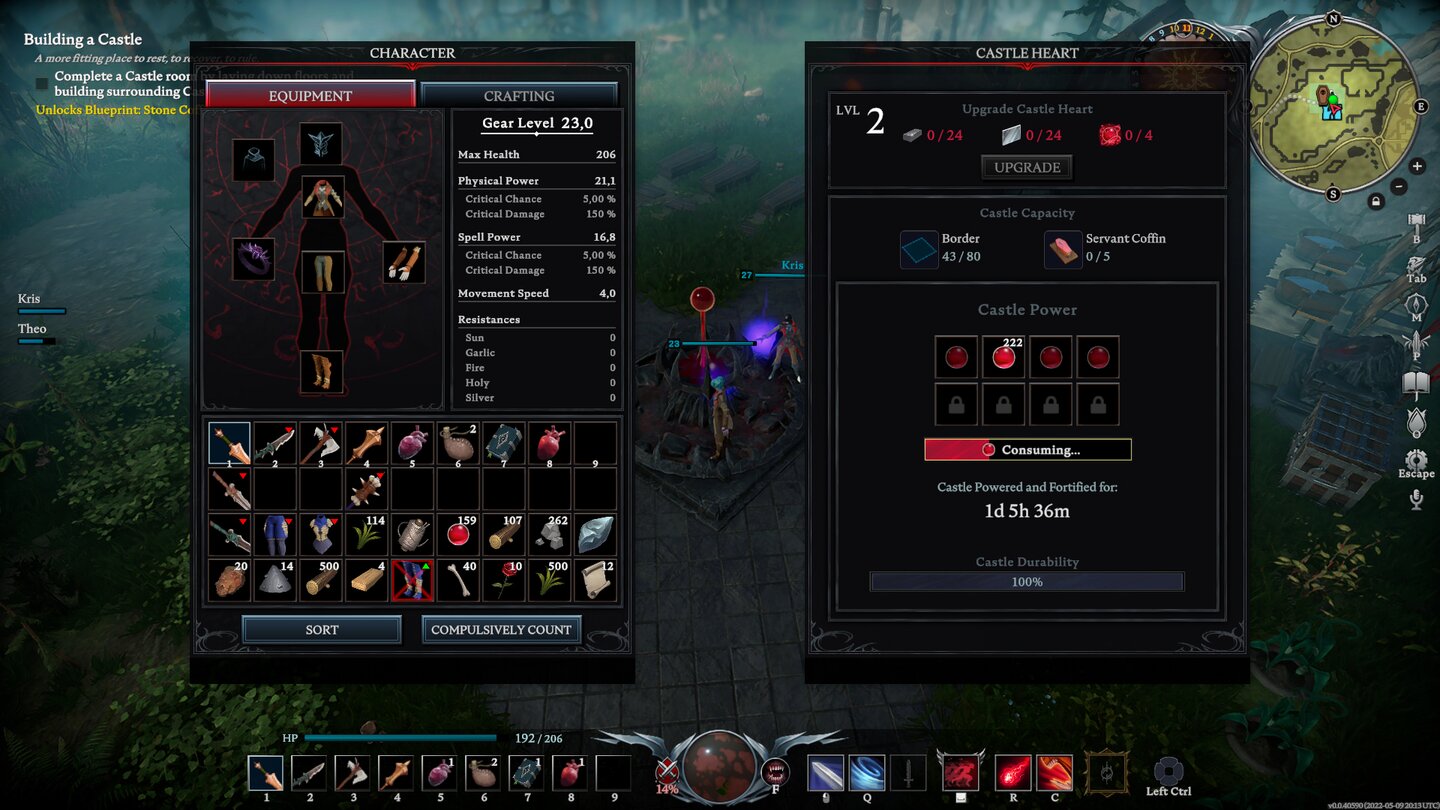Switch to the Crafting tab
This screenshot has width=1440, height=810.
(518, 96)
